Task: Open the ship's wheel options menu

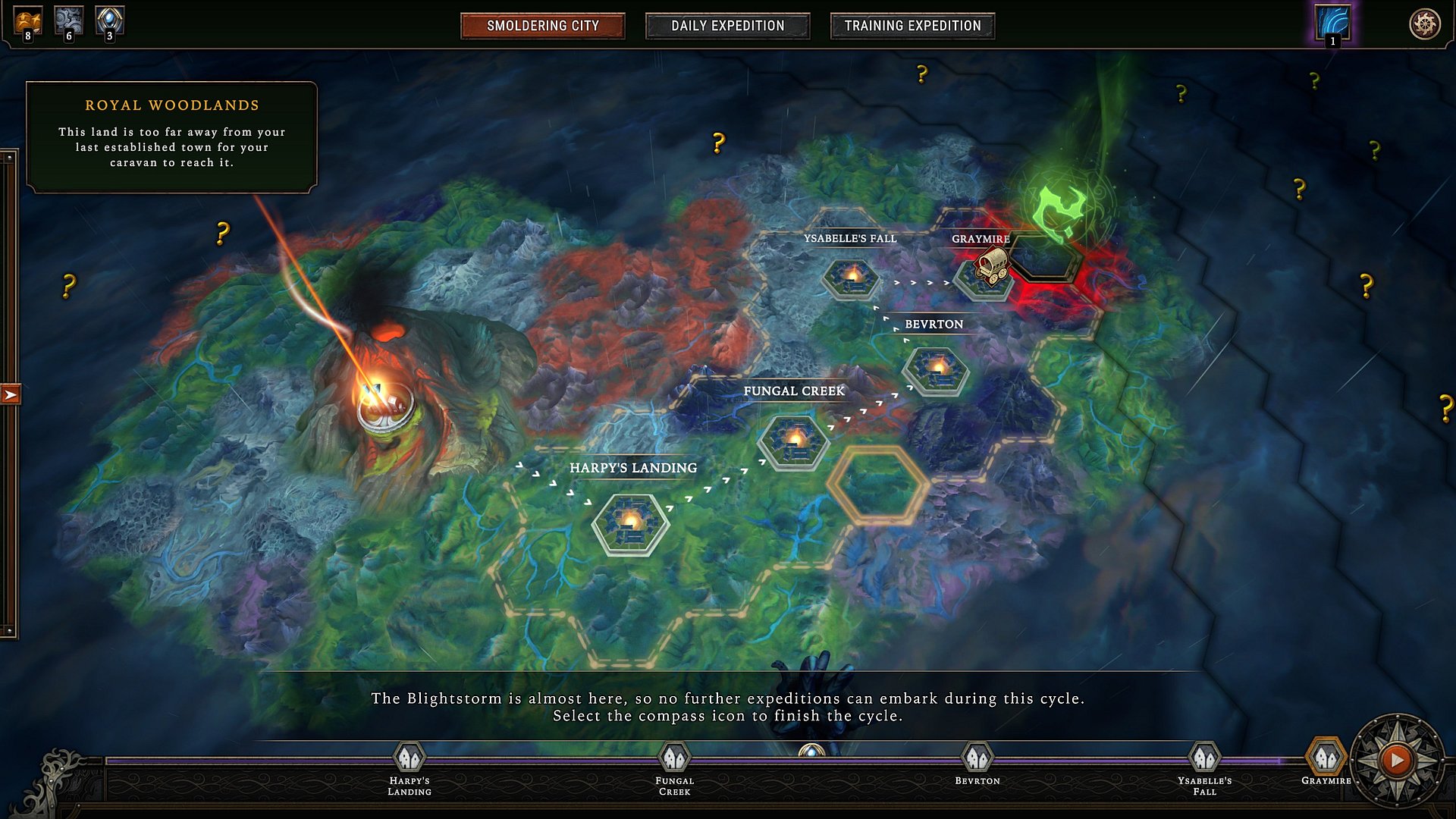Action: 1424,24
